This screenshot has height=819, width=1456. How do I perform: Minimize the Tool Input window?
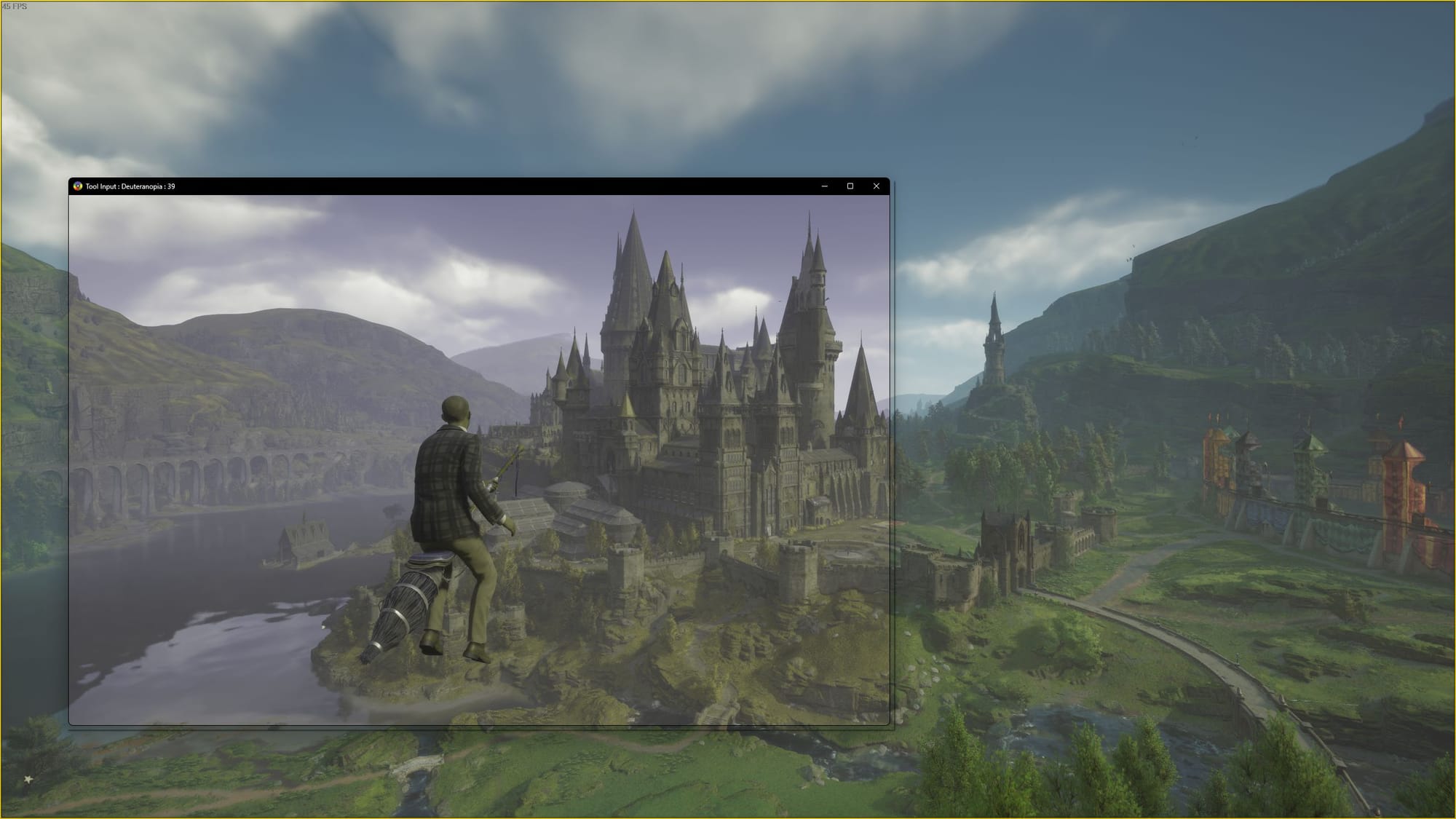click(x=823, y=186)
